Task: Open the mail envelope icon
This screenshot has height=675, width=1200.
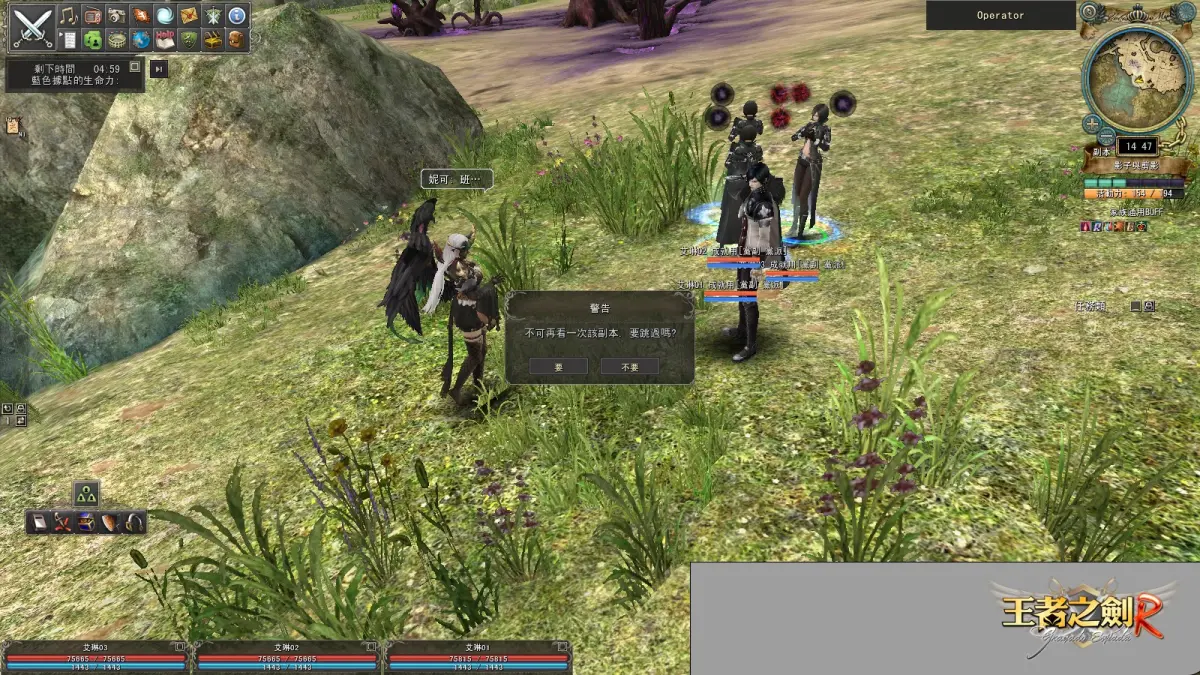Action: [189, 15]
